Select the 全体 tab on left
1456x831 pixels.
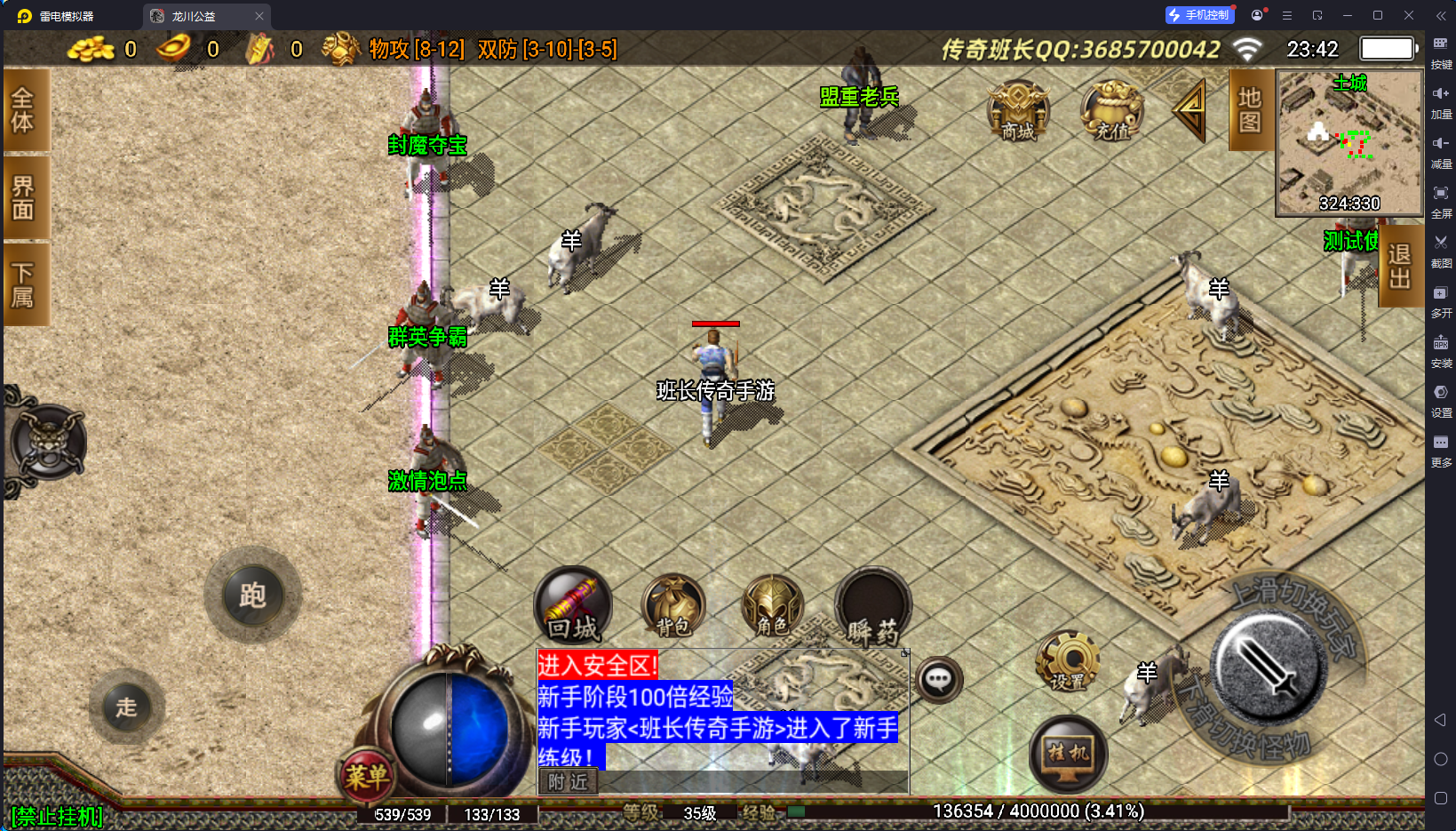click(24, 109)
